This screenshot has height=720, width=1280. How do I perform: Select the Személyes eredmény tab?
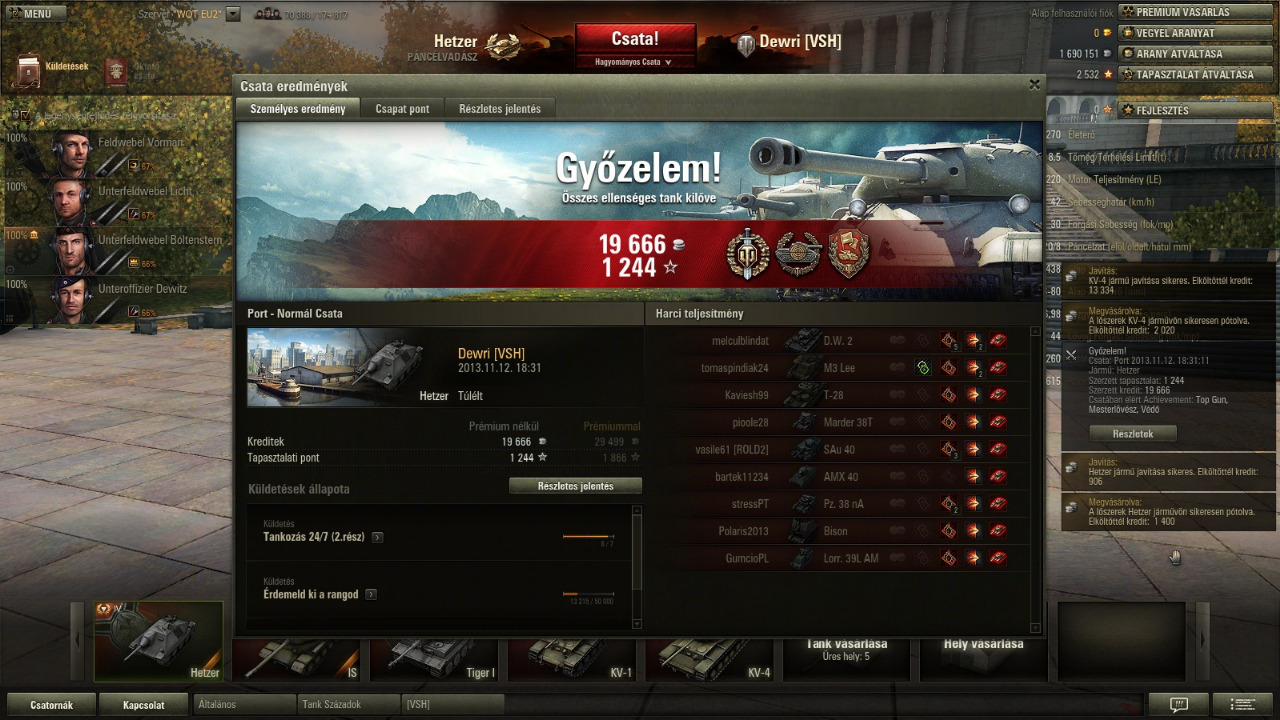click(x=297, y=109)
